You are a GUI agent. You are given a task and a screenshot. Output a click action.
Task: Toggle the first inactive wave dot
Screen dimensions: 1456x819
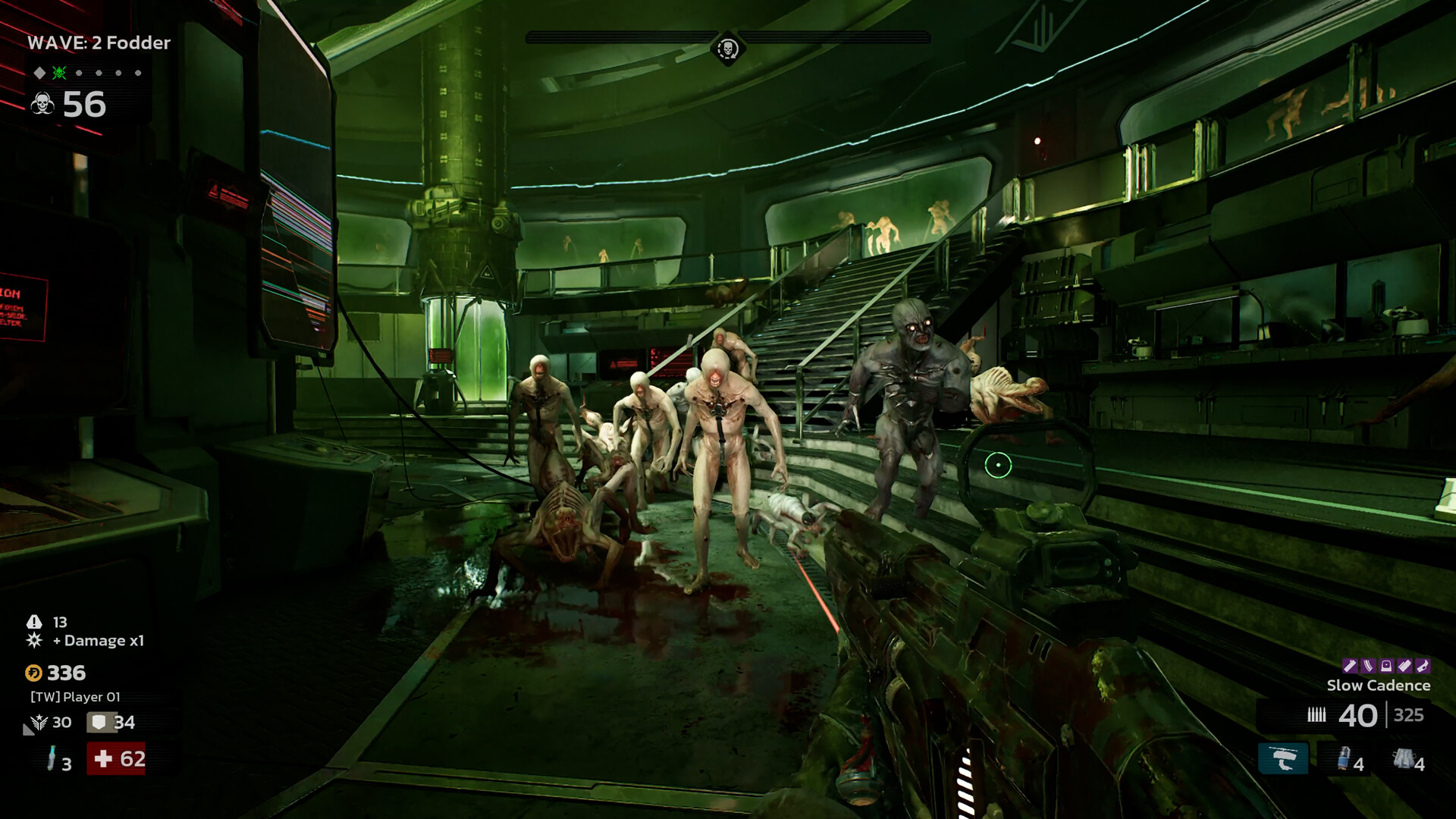pyautogui.click(x=79, y=73)
